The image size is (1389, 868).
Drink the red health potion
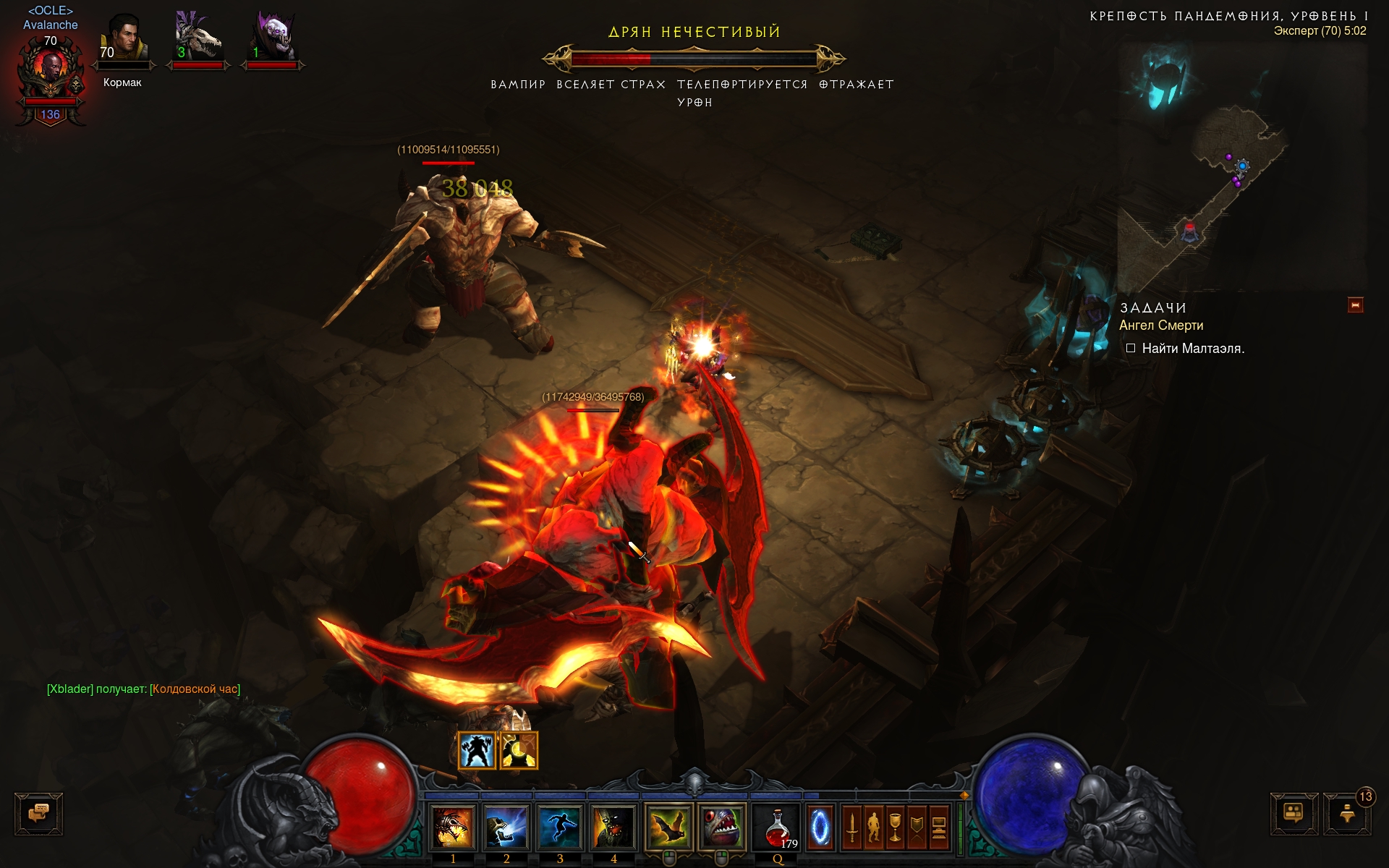[x=777, y=828]
